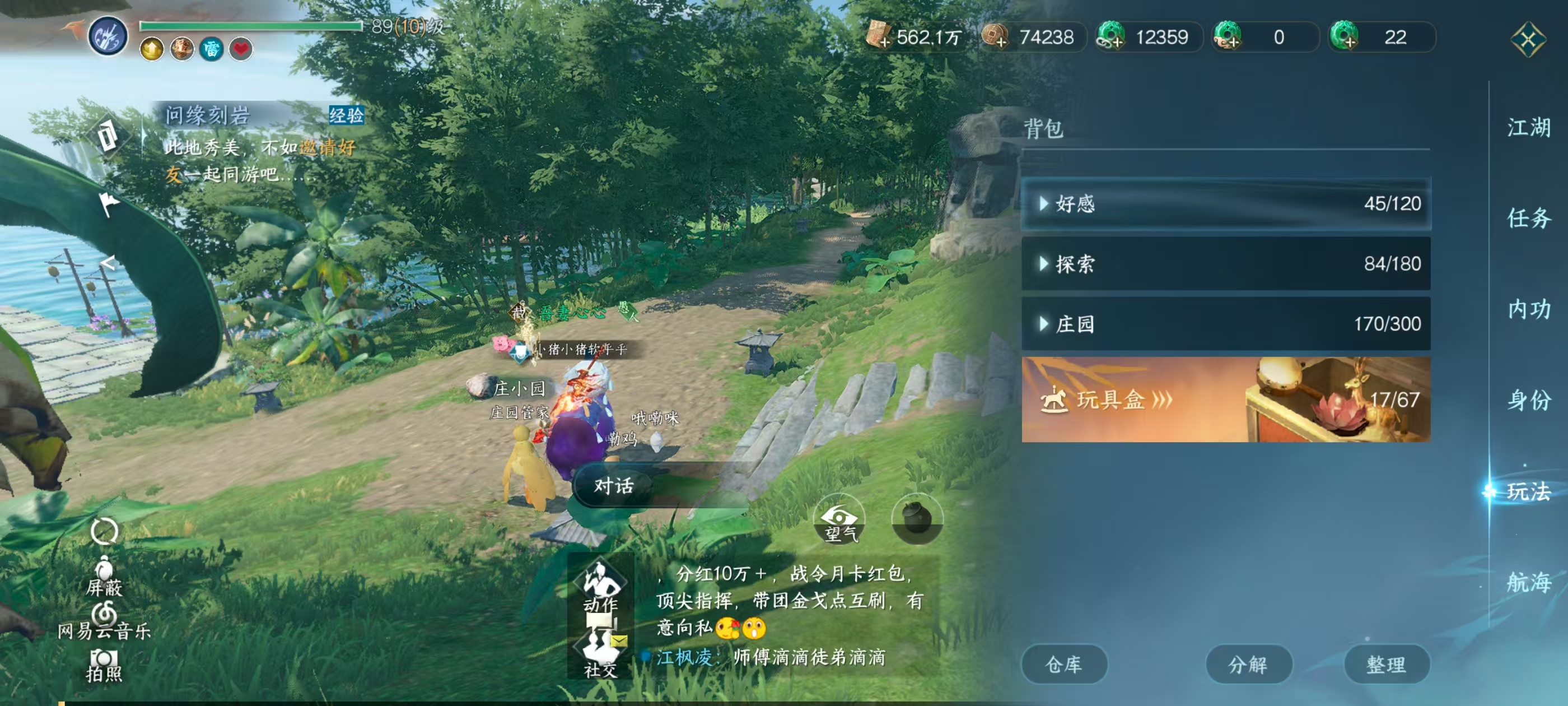The width and height of the screenshot is (1568, 706).
Task: Click the experience progress bar
Action: pyautogui.click(x=250, y=27)
